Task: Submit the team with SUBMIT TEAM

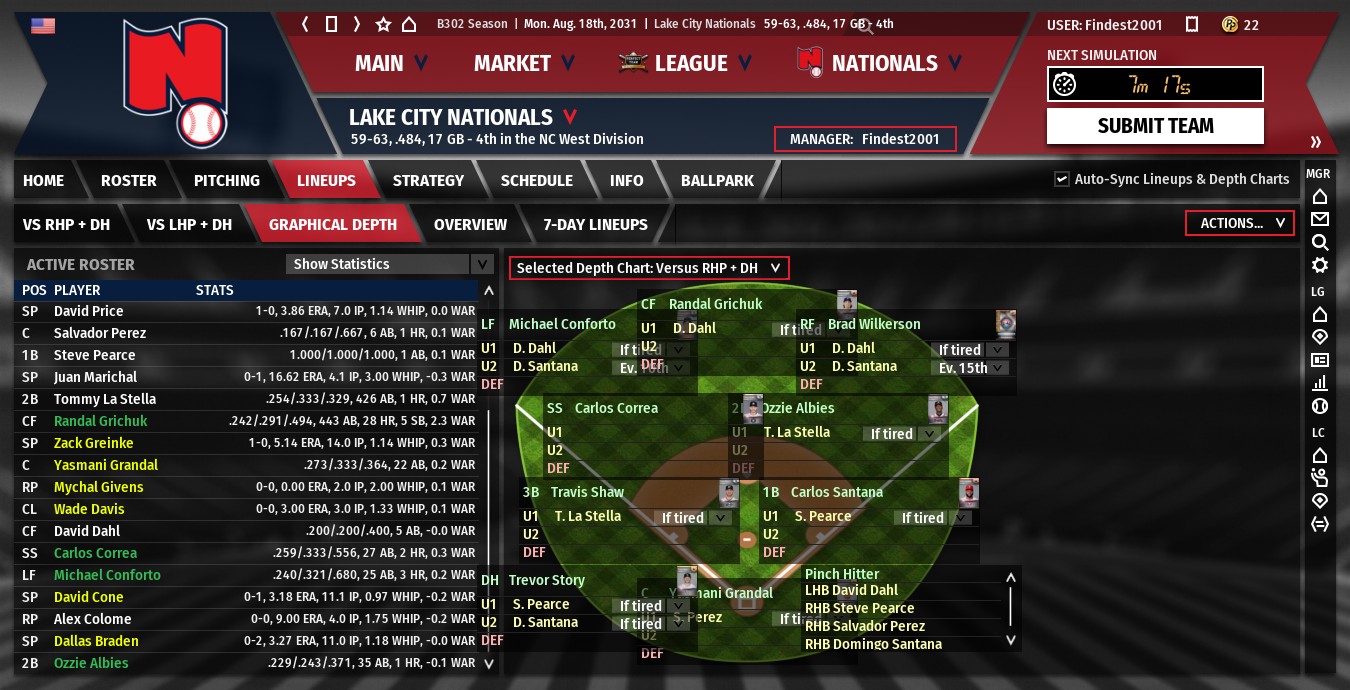Action: click(x=1155, y=126)
